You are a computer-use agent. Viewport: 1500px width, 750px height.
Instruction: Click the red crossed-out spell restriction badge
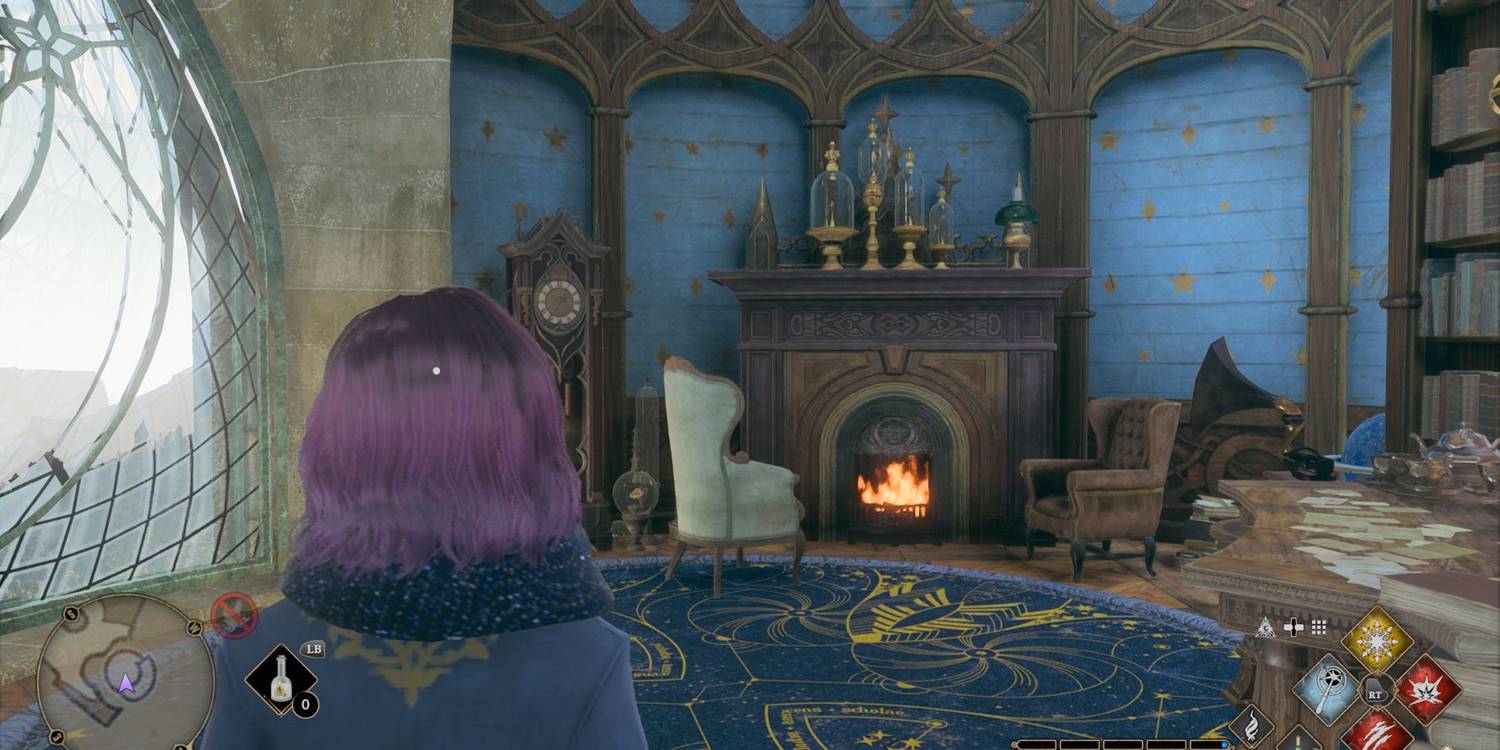point(233,614)
